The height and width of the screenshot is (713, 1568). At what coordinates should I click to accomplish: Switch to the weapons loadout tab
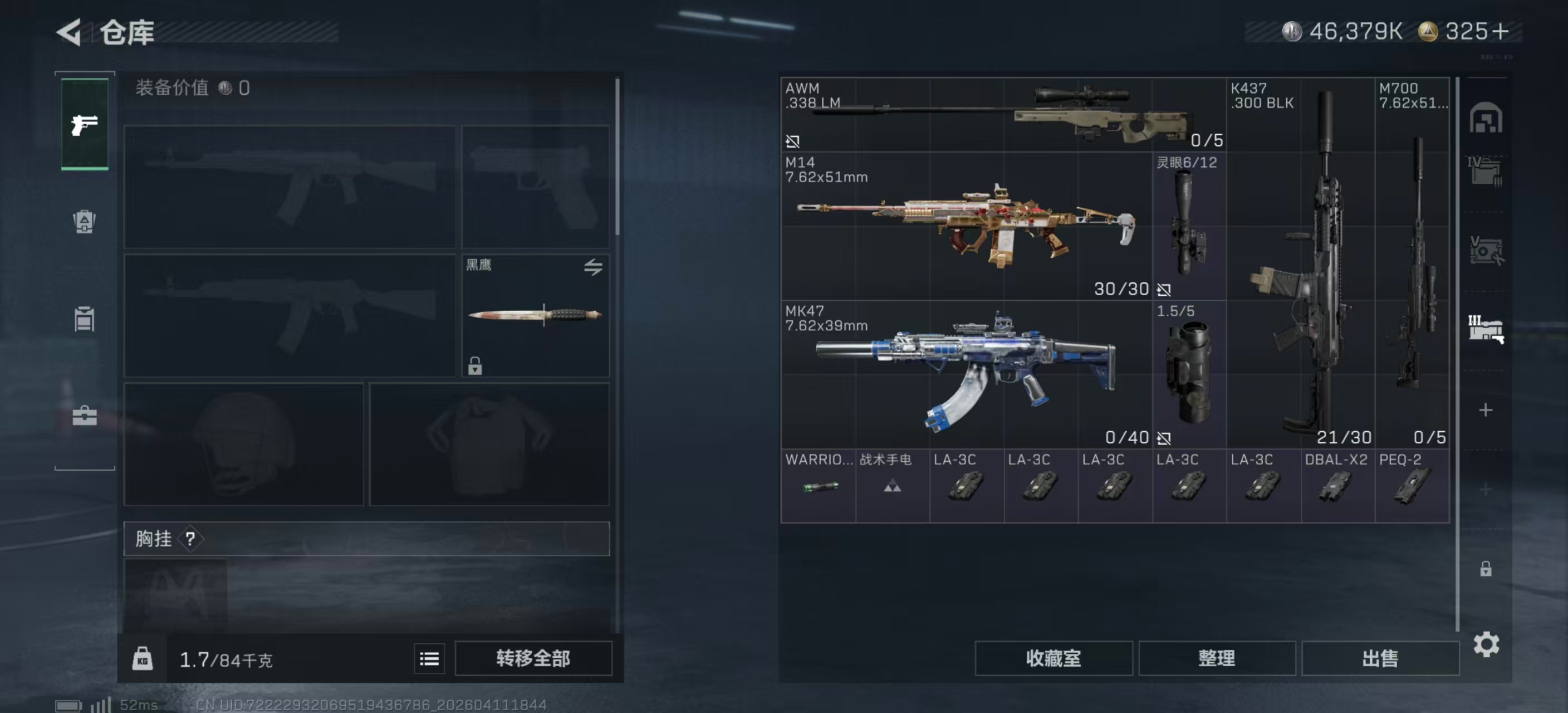point(85,124)
